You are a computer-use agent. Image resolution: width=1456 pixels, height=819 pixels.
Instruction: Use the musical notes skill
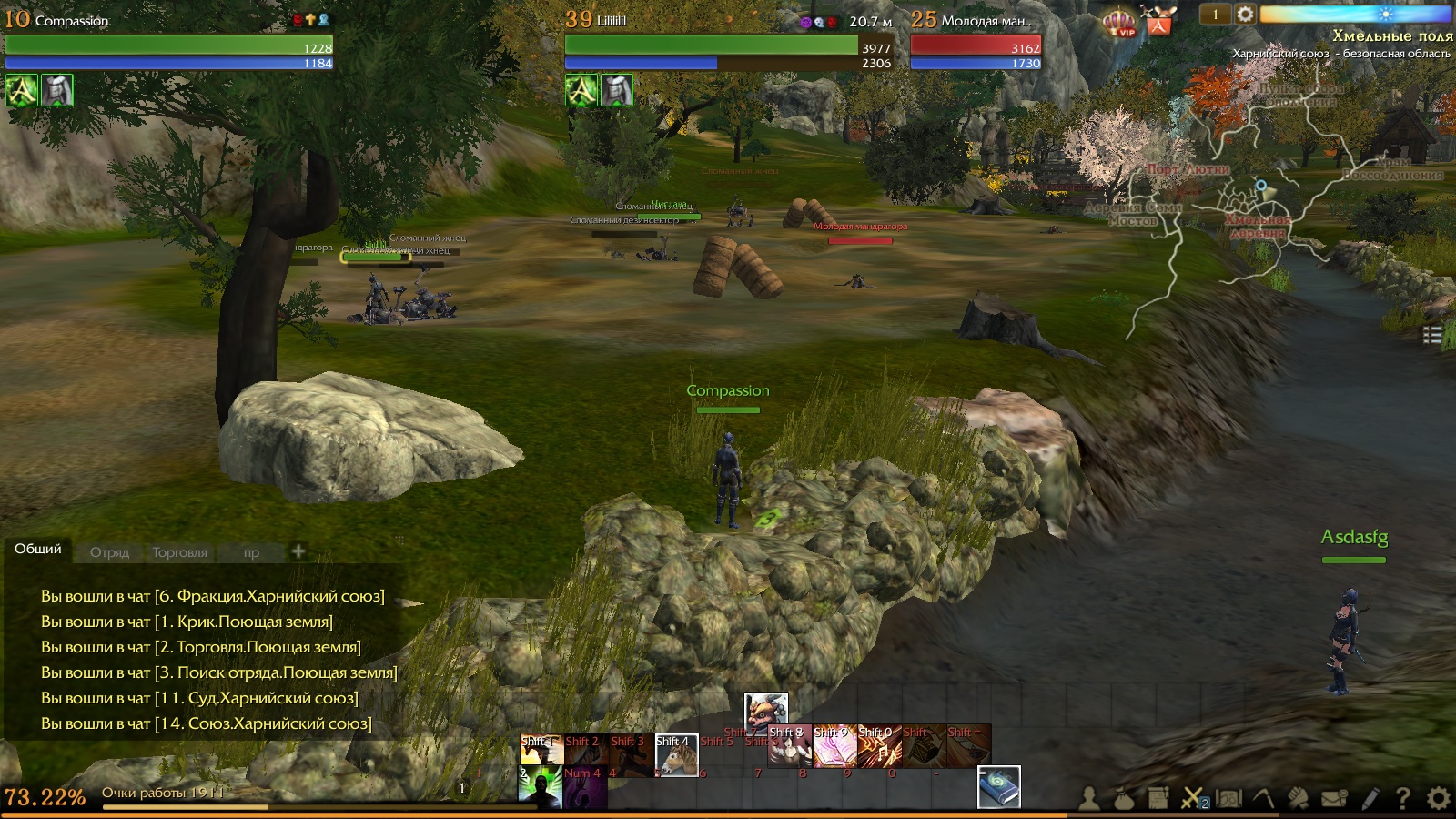(879, 747)
